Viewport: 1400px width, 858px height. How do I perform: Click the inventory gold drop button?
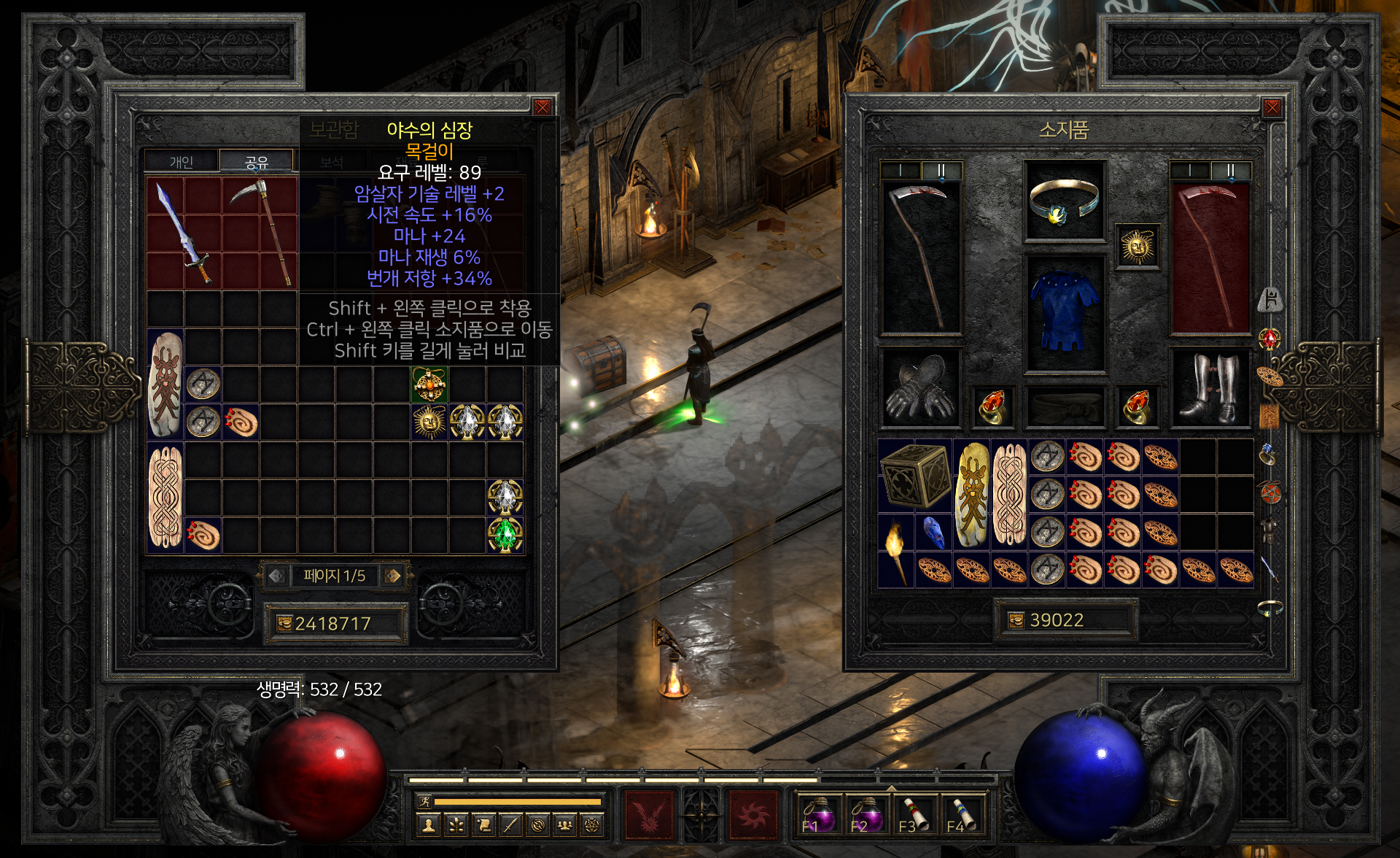(1016, 620)
